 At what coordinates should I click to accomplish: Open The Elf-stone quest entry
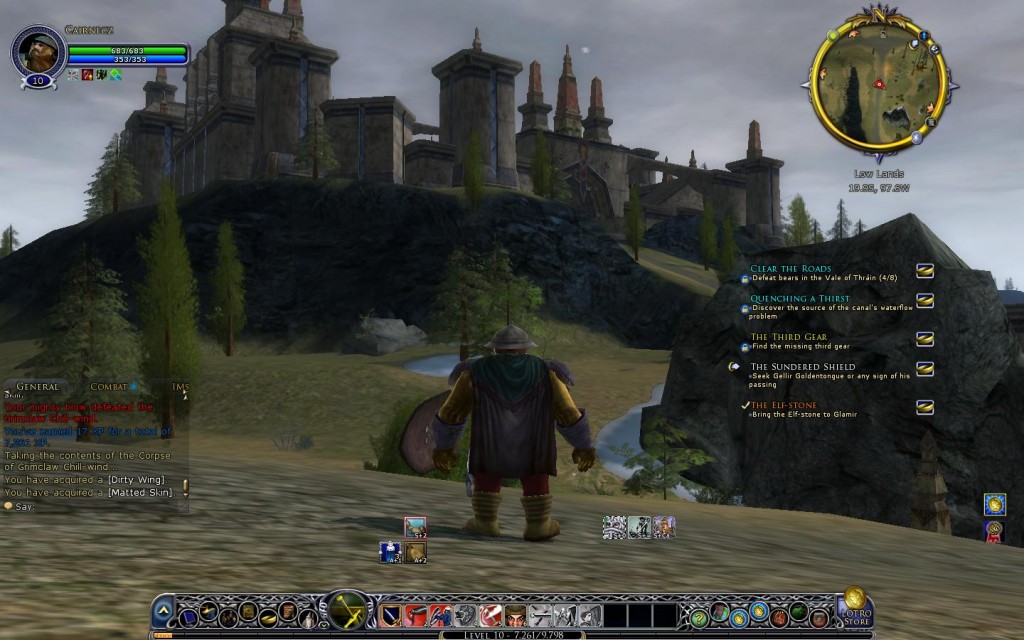tap(784, 405)
